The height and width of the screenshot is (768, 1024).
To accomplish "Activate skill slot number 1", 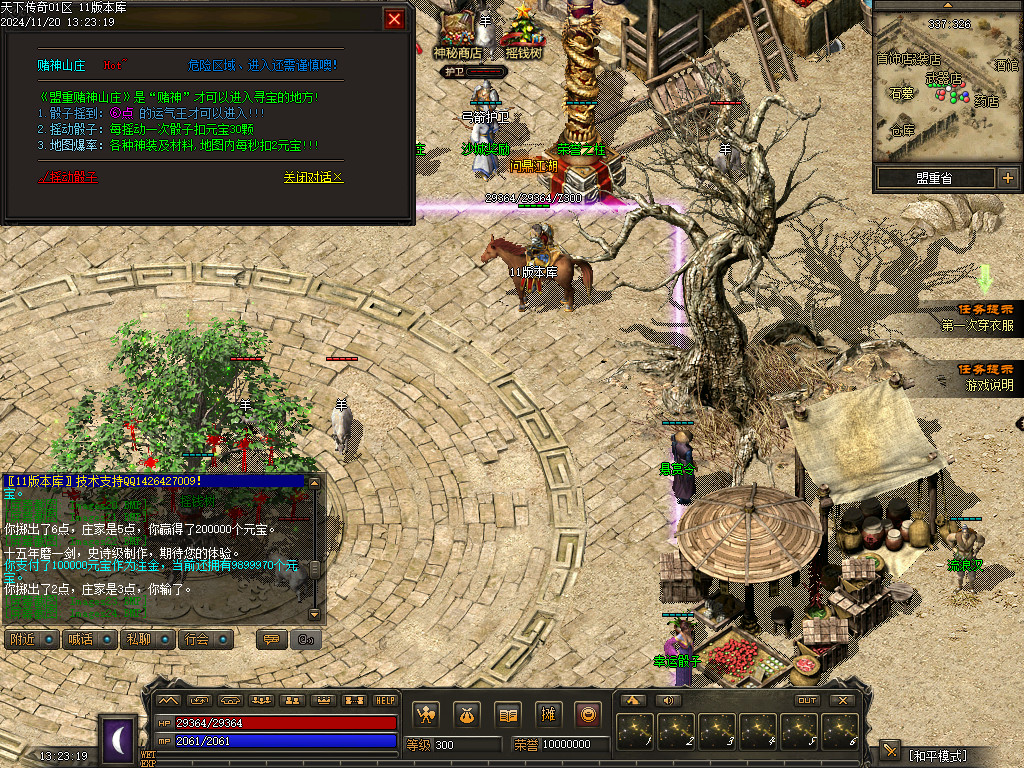I will 635,732.
